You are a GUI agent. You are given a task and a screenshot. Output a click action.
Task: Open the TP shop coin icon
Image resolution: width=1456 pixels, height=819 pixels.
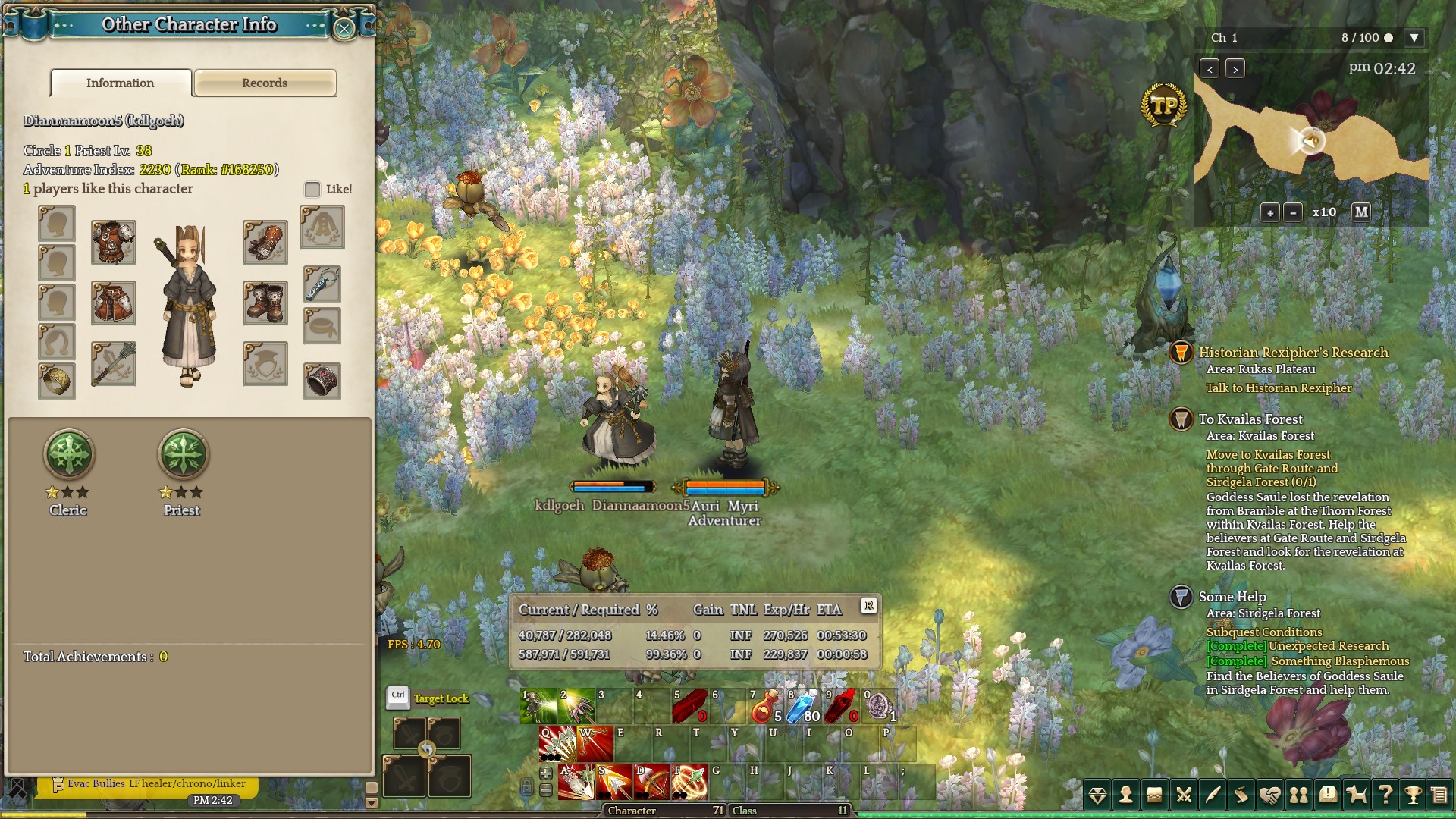1163,105
